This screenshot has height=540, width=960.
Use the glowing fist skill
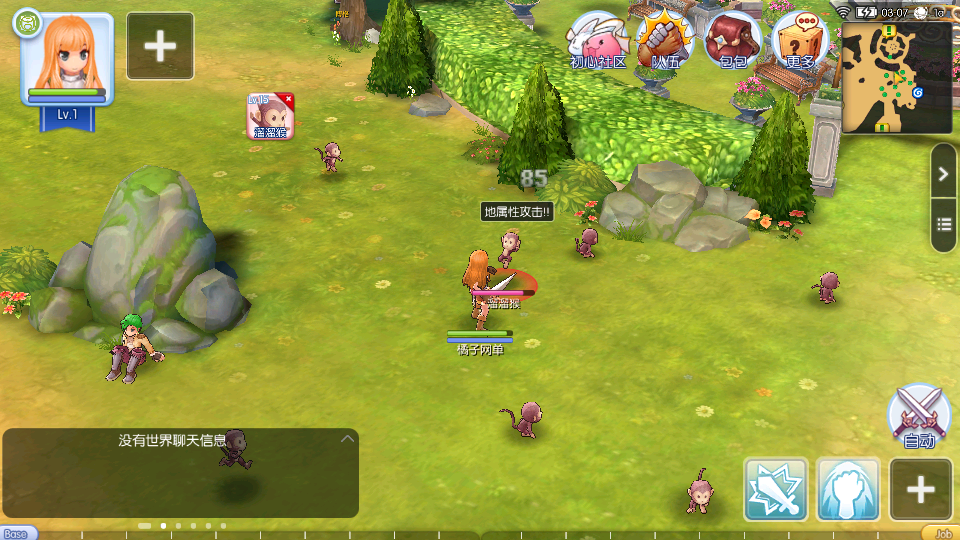[849, 489]
